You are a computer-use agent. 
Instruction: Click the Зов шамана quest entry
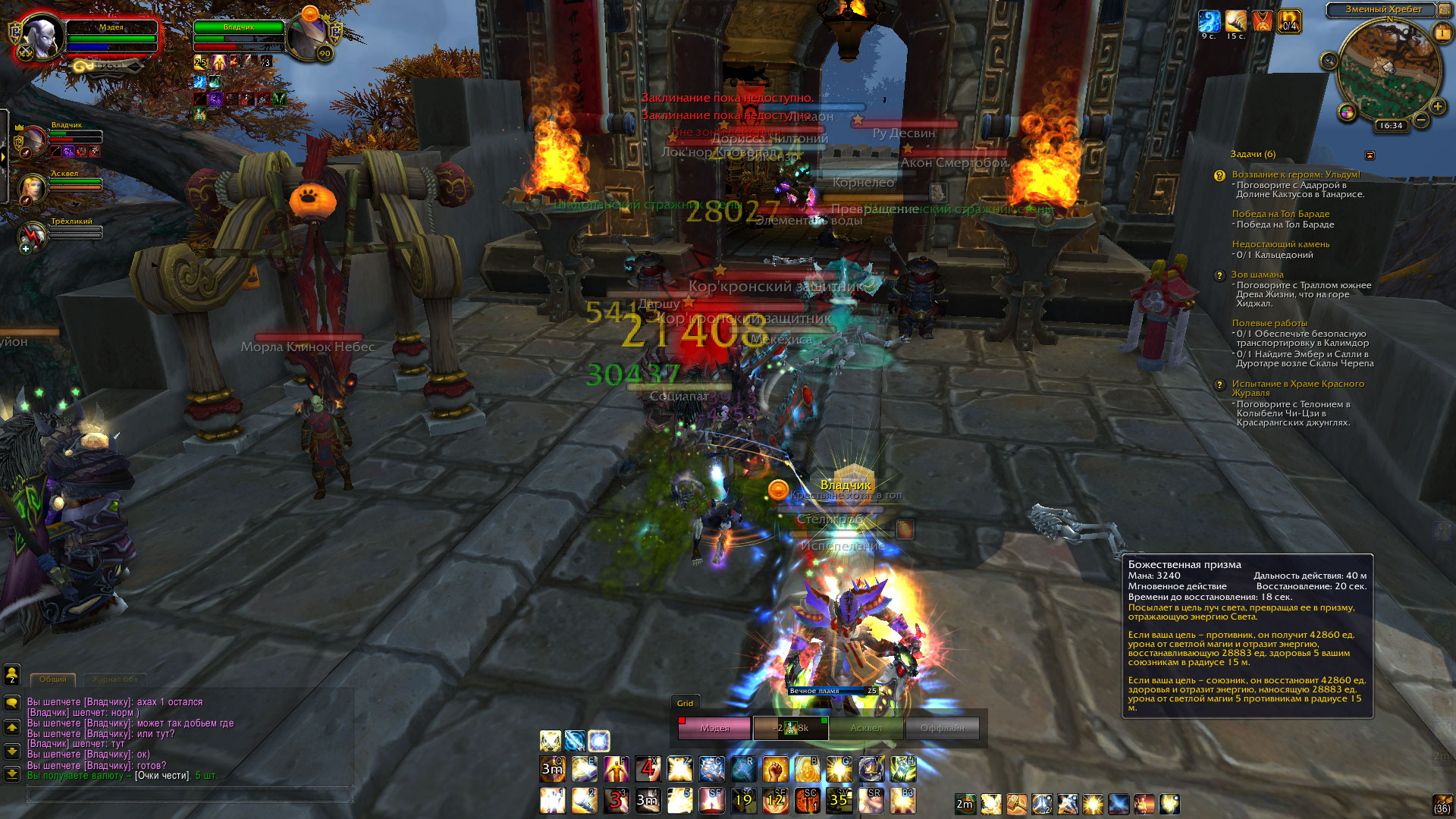(x=1257, y=275)
